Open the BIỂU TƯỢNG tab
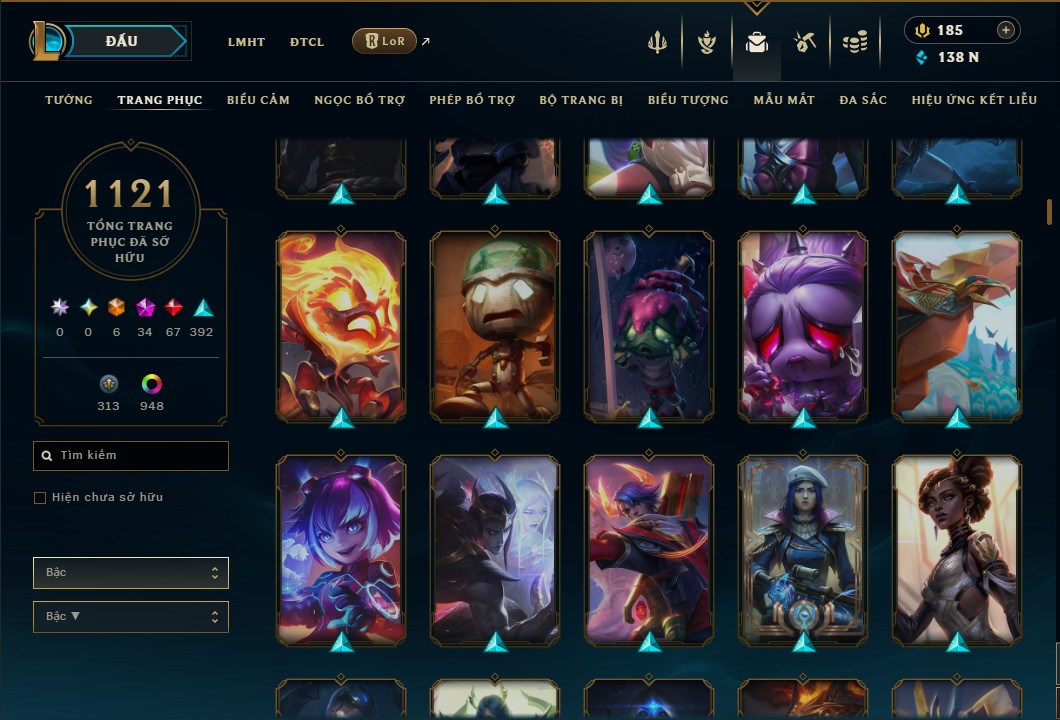This screenshot has width=1060, height=720. click(x=688, y=100)
